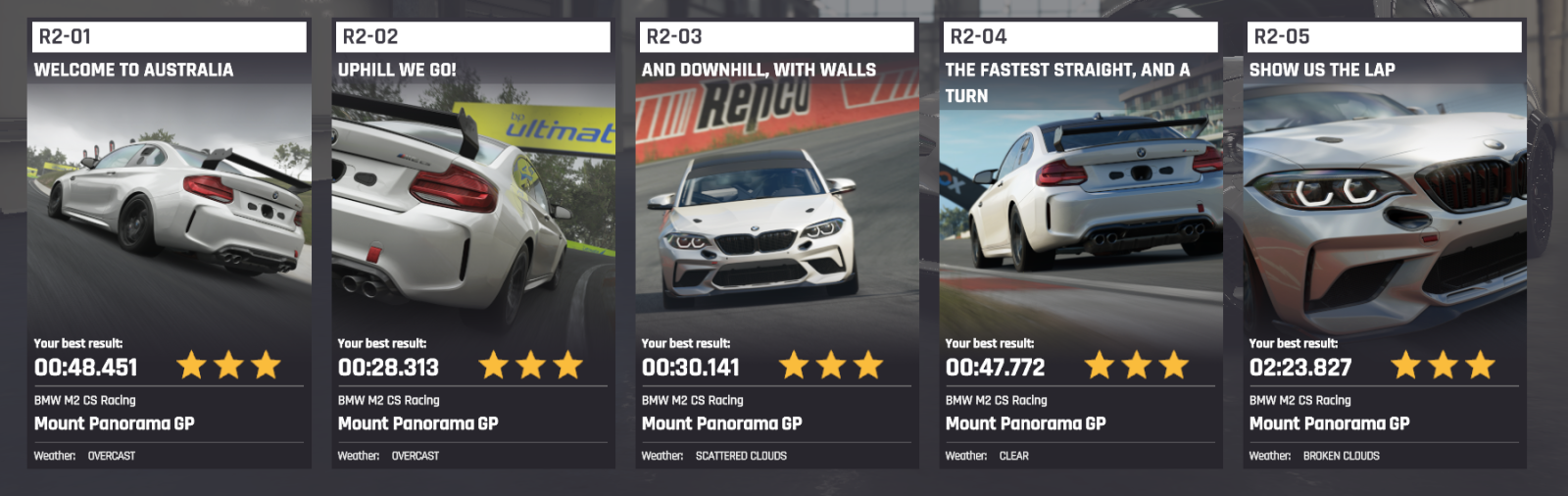Start the R2-05 Show Us The Lap challenge
Screen dimensions: 1568x496
click(x=1384, y=245)
